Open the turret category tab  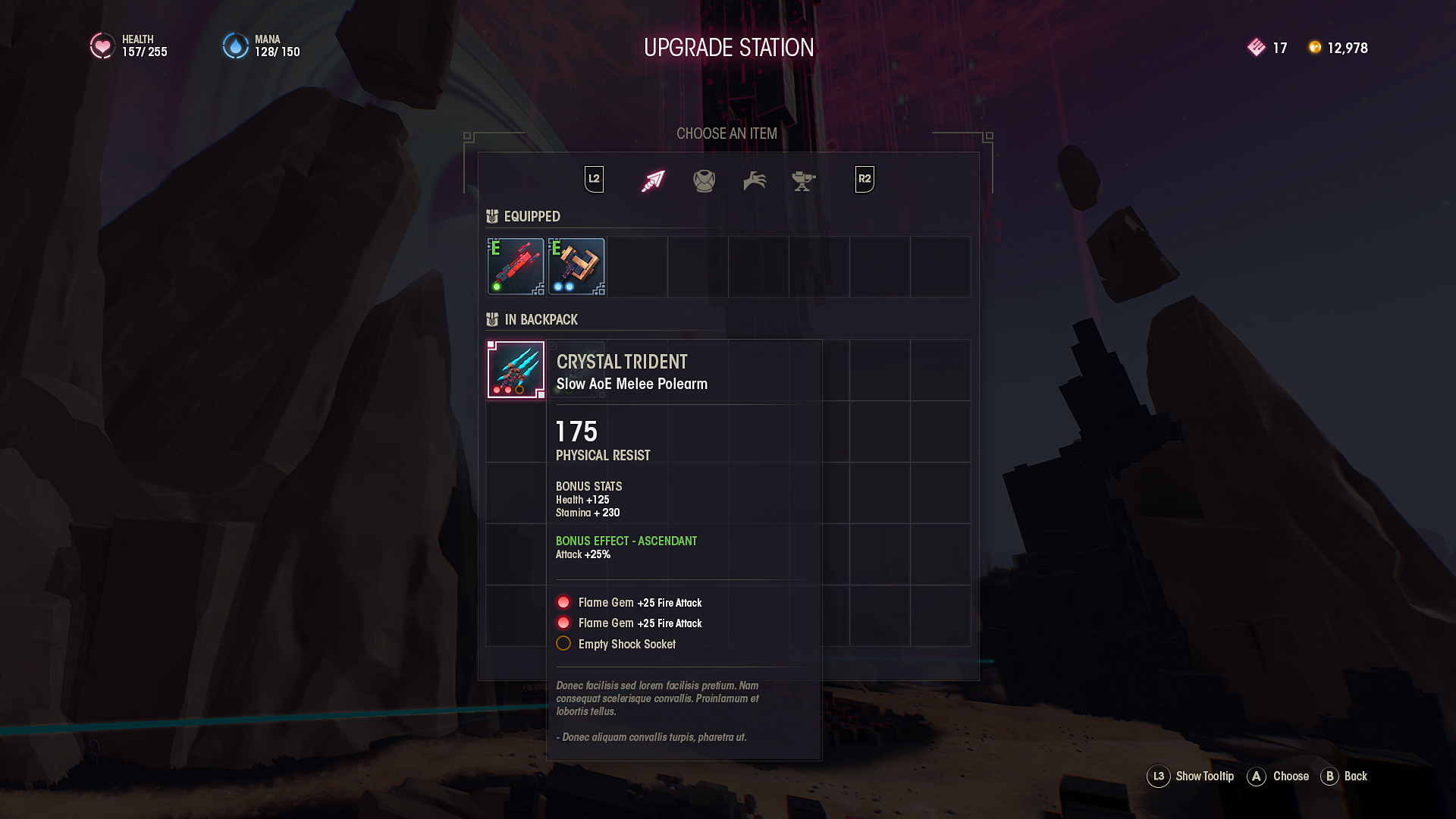[803, 180]
